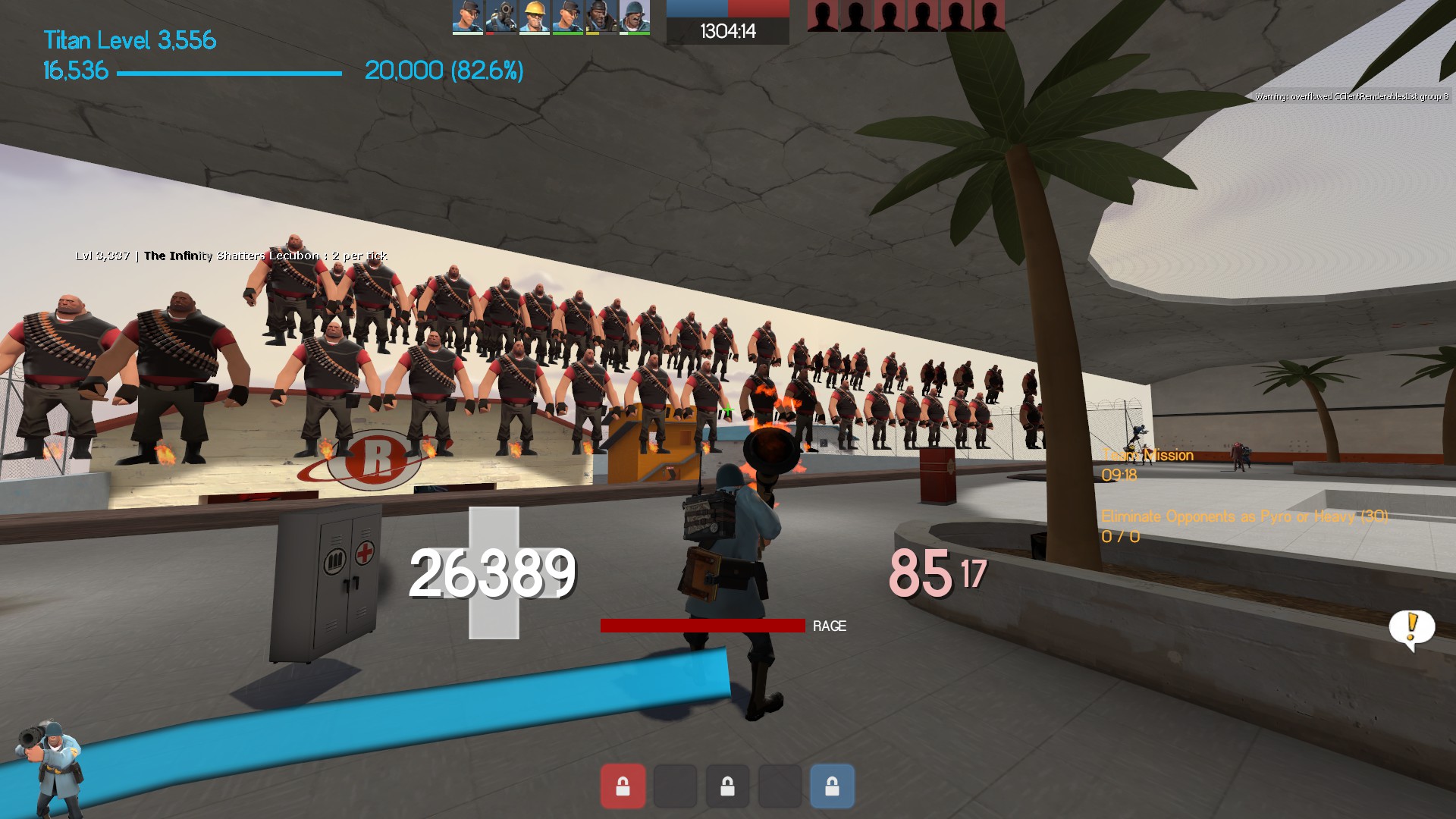
Task: Open the exclamation mark notification bubble
Action: pos(1411,629)
